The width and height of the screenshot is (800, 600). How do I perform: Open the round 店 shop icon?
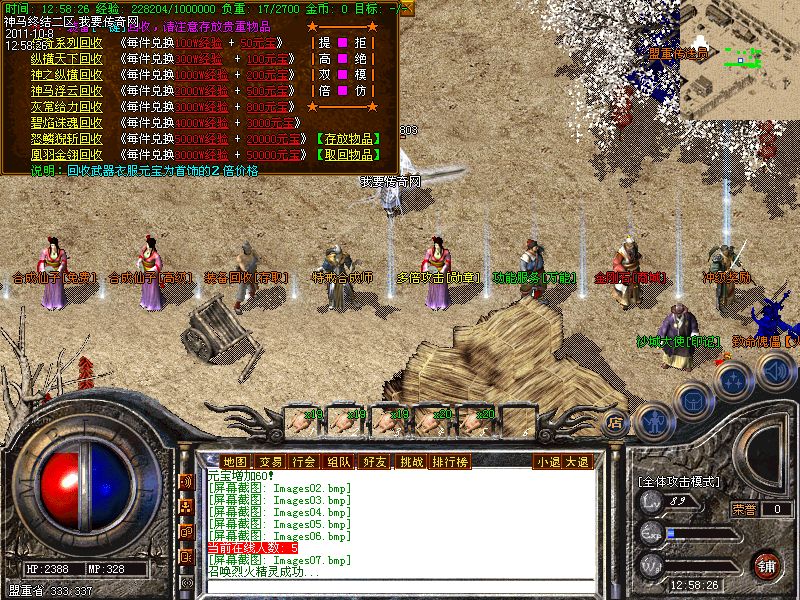[616, 423]
